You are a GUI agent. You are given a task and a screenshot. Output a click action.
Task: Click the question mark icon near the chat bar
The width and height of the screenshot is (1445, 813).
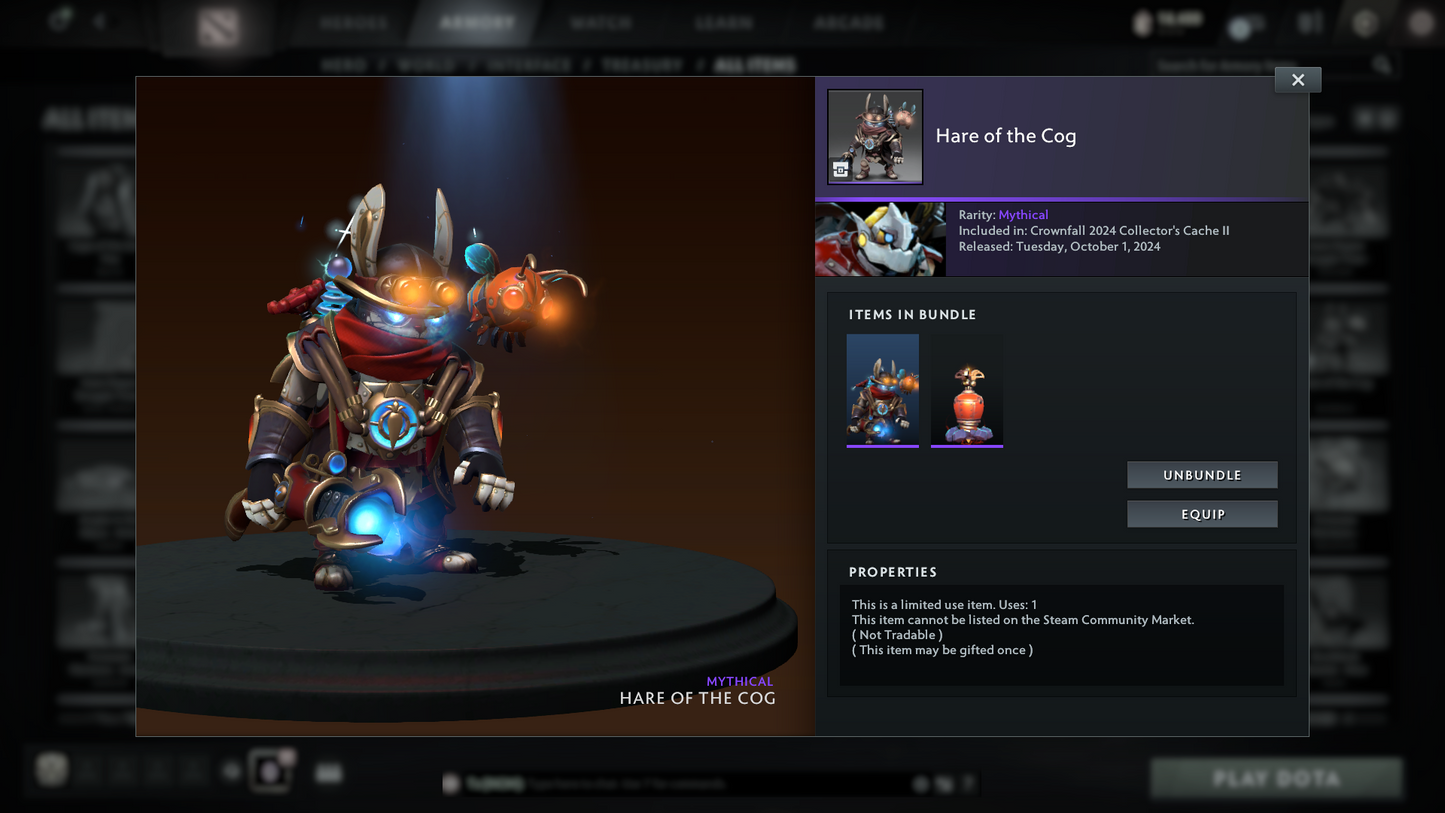(967, 784)
